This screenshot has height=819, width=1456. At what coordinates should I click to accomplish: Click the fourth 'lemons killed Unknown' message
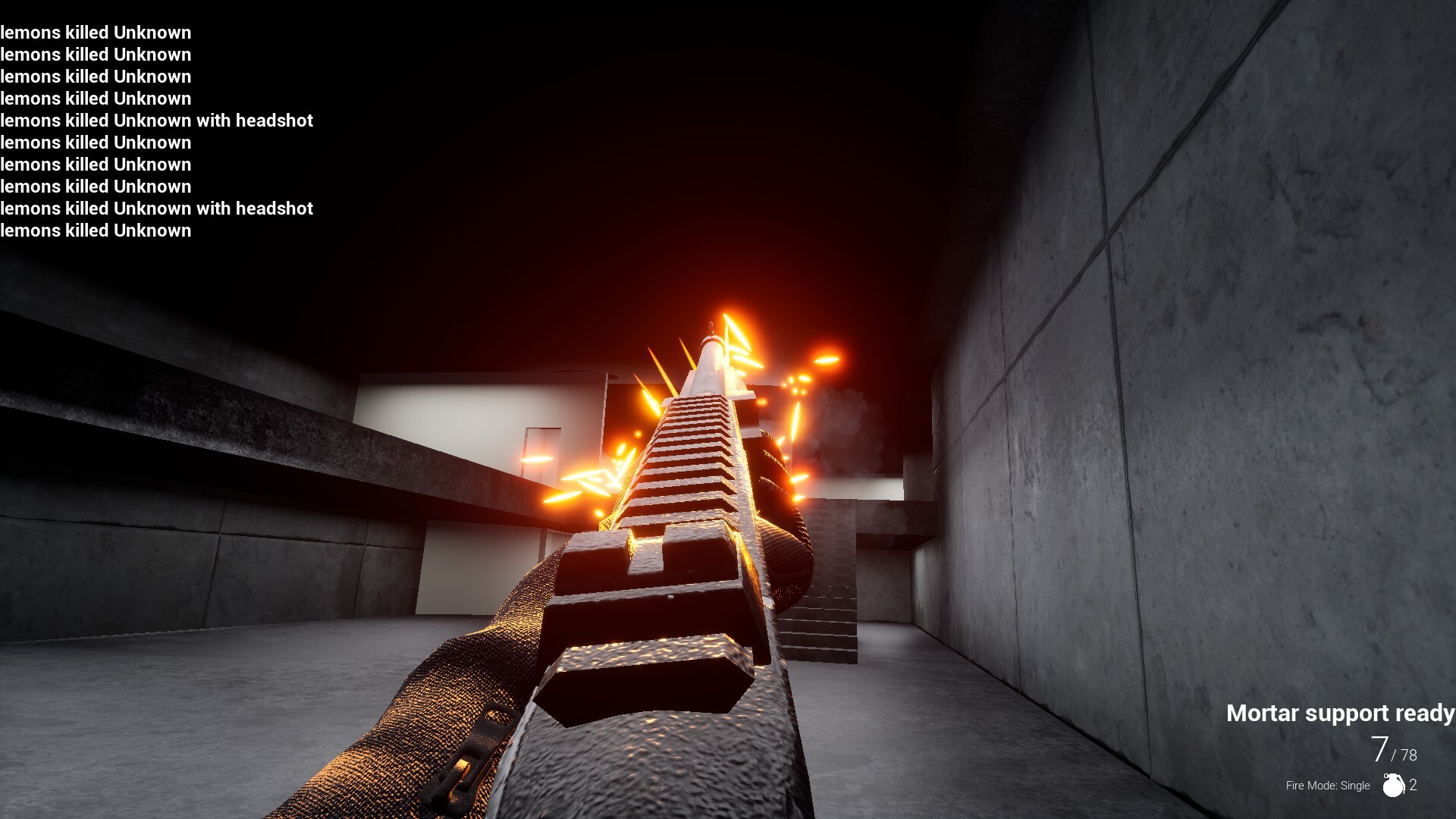pyautogui.click(x=96, y=99)
